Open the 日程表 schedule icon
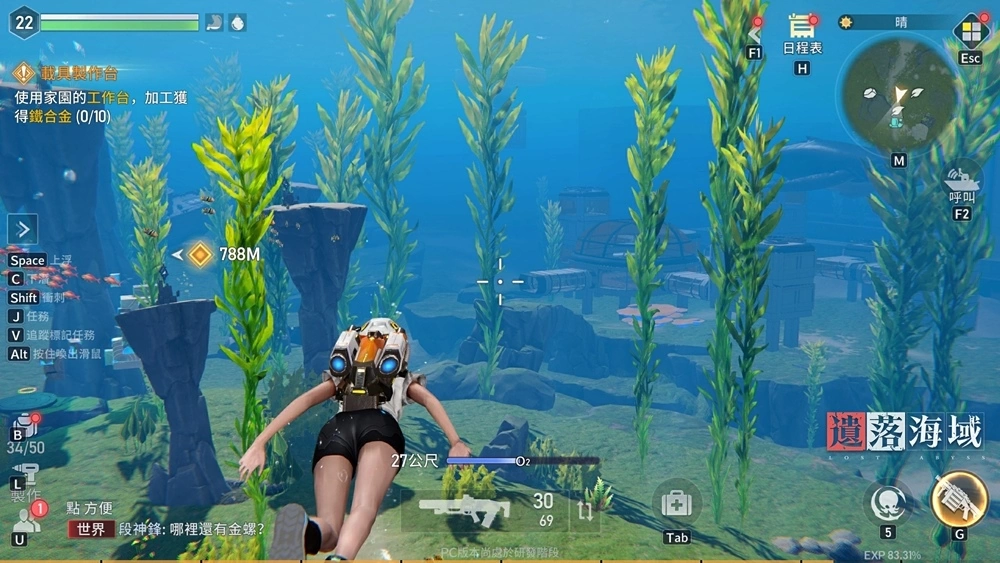This screenshot has width=1000, height=563. click(x=801, y=29)
